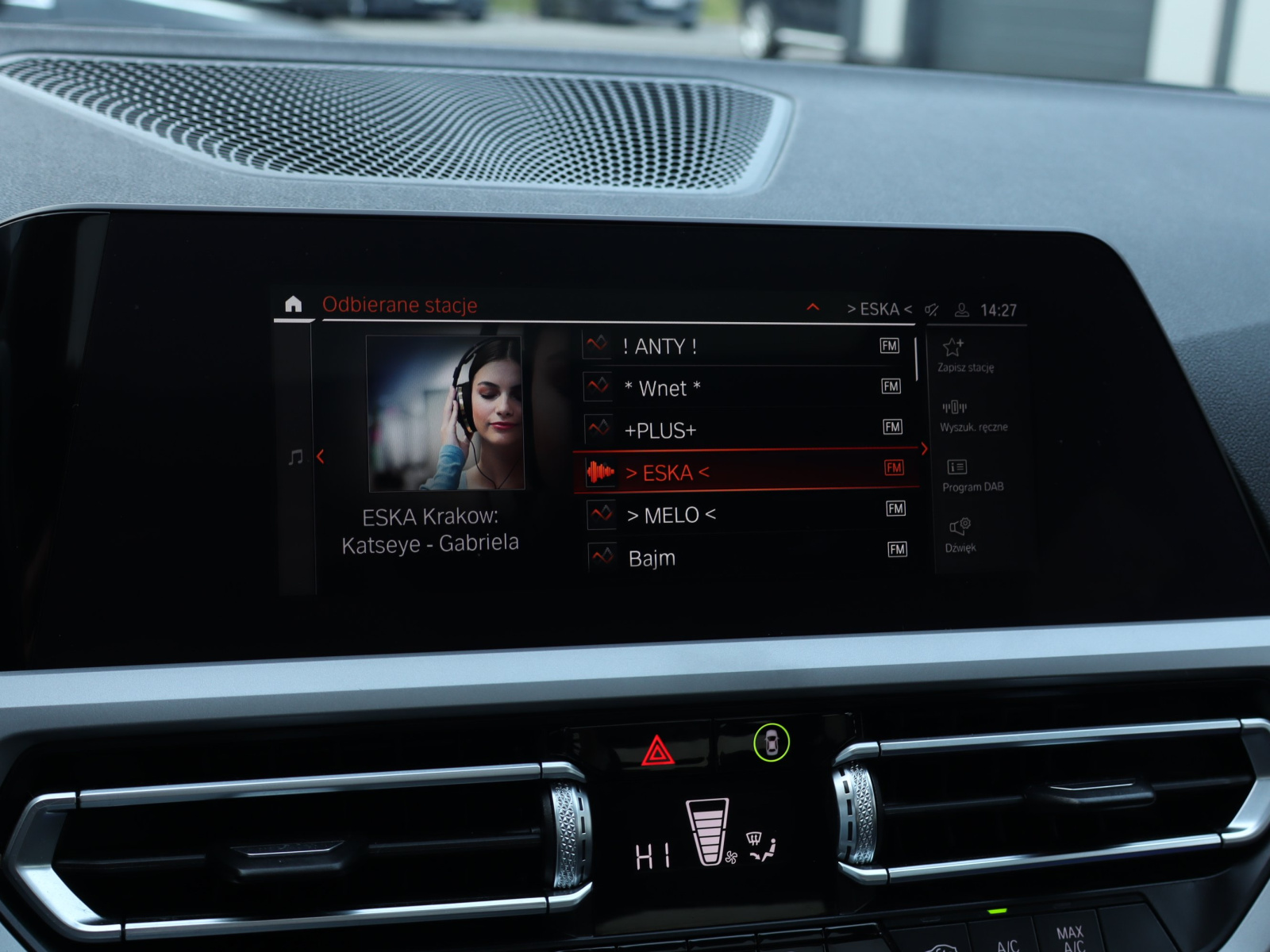Open the Dźwięk sound settings
Image resolution: width=1270 pixels, height=952 pixels.
click(960, 535)
